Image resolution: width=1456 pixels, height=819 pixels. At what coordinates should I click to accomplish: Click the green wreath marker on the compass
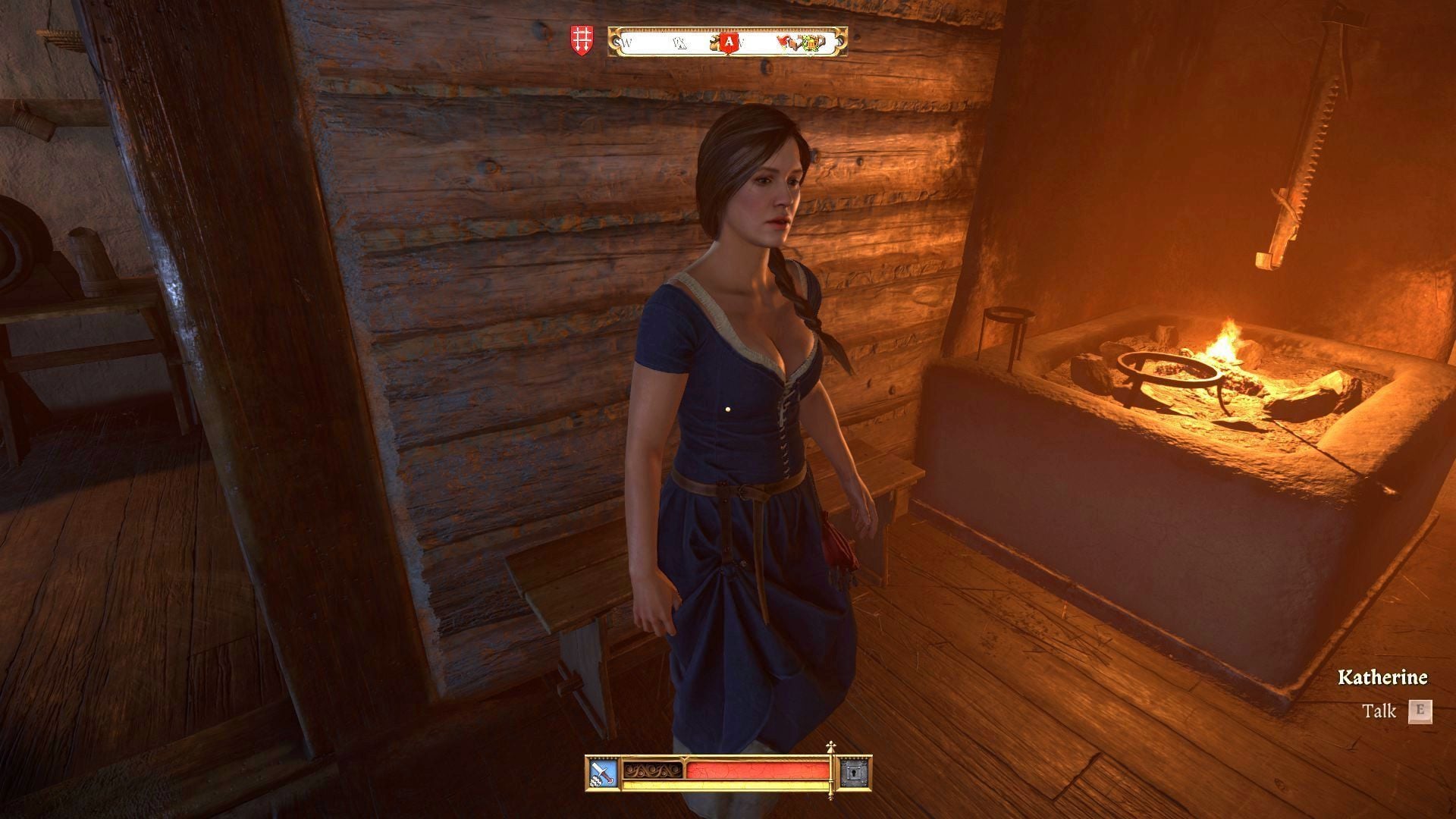(x=813, y=44)
